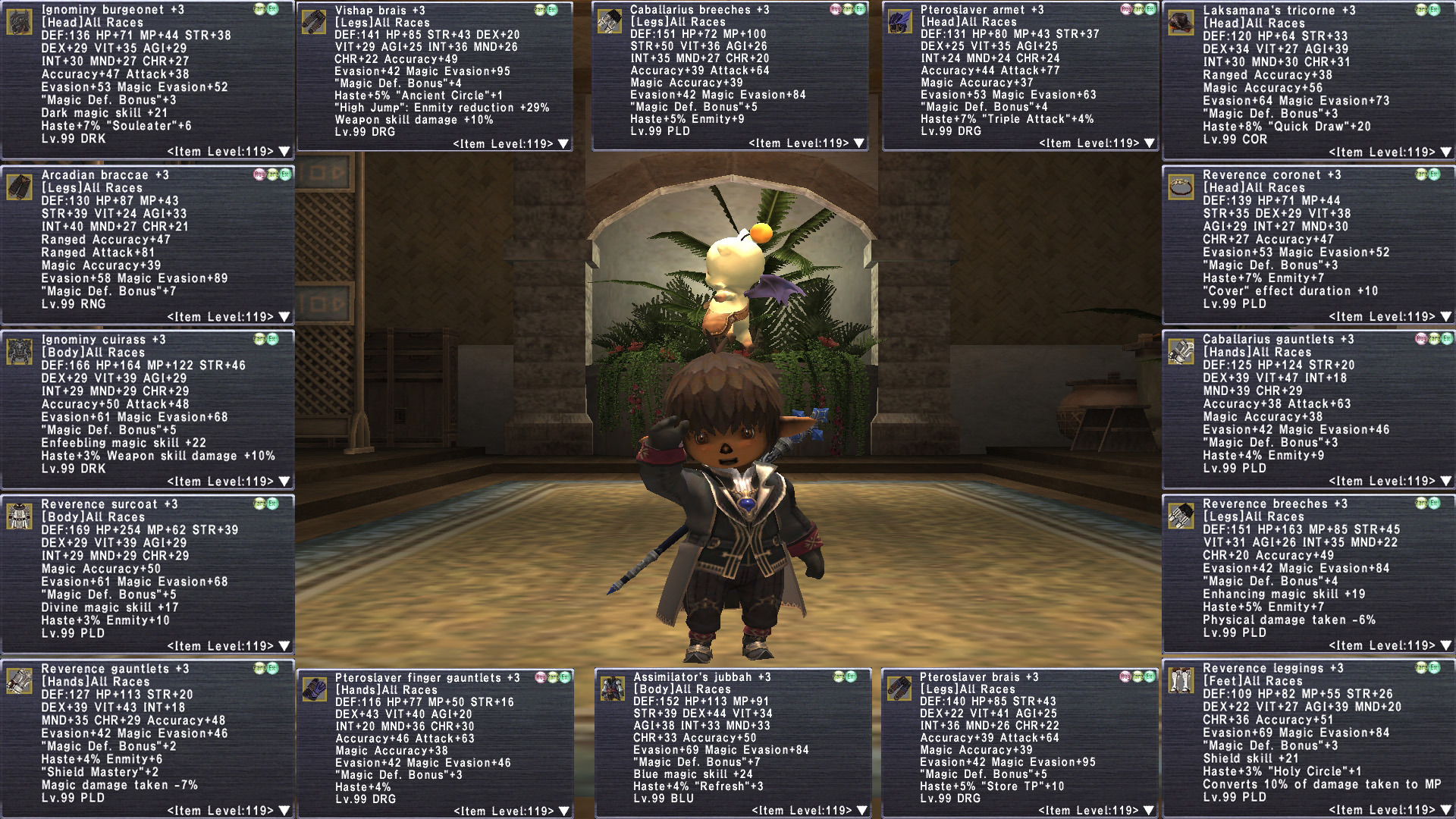
Task: Advance the Ignominy cuirass +3 description arrow
Action: tap(284, 482)
